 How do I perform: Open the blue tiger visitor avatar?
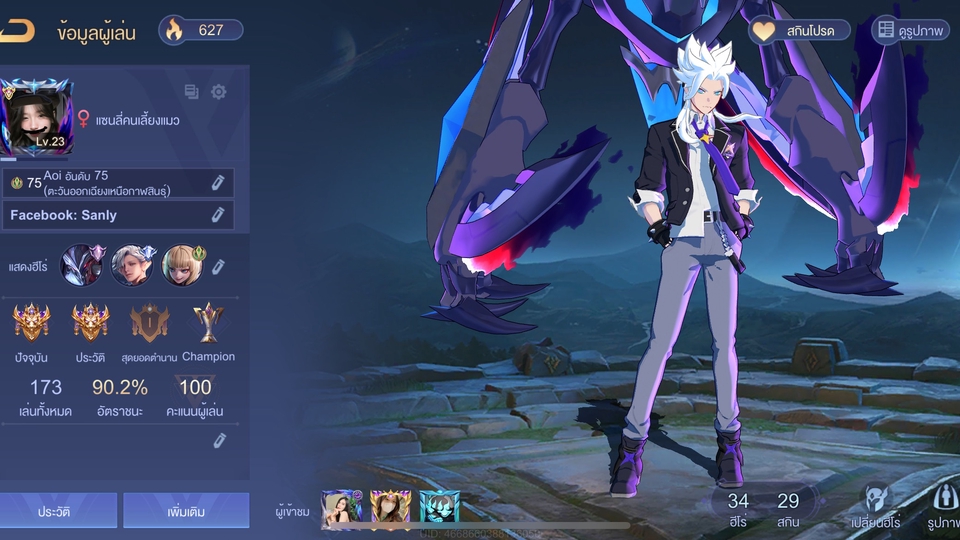click(439, 509)
